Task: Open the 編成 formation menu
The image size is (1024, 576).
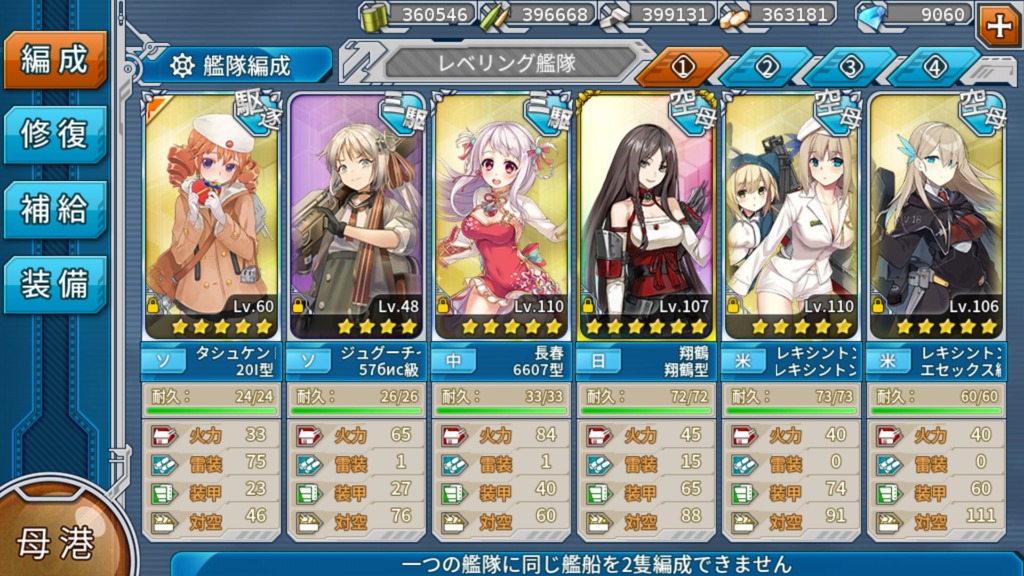Action: pyautogui.click(x=54, y=59)
